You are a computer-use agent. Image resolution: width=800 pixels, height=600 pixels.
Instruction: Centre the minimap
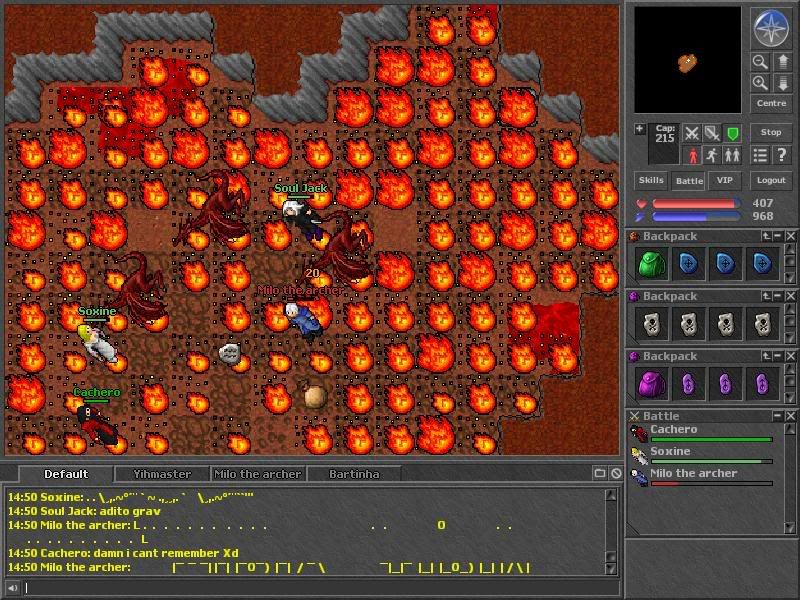coord(771,103)
